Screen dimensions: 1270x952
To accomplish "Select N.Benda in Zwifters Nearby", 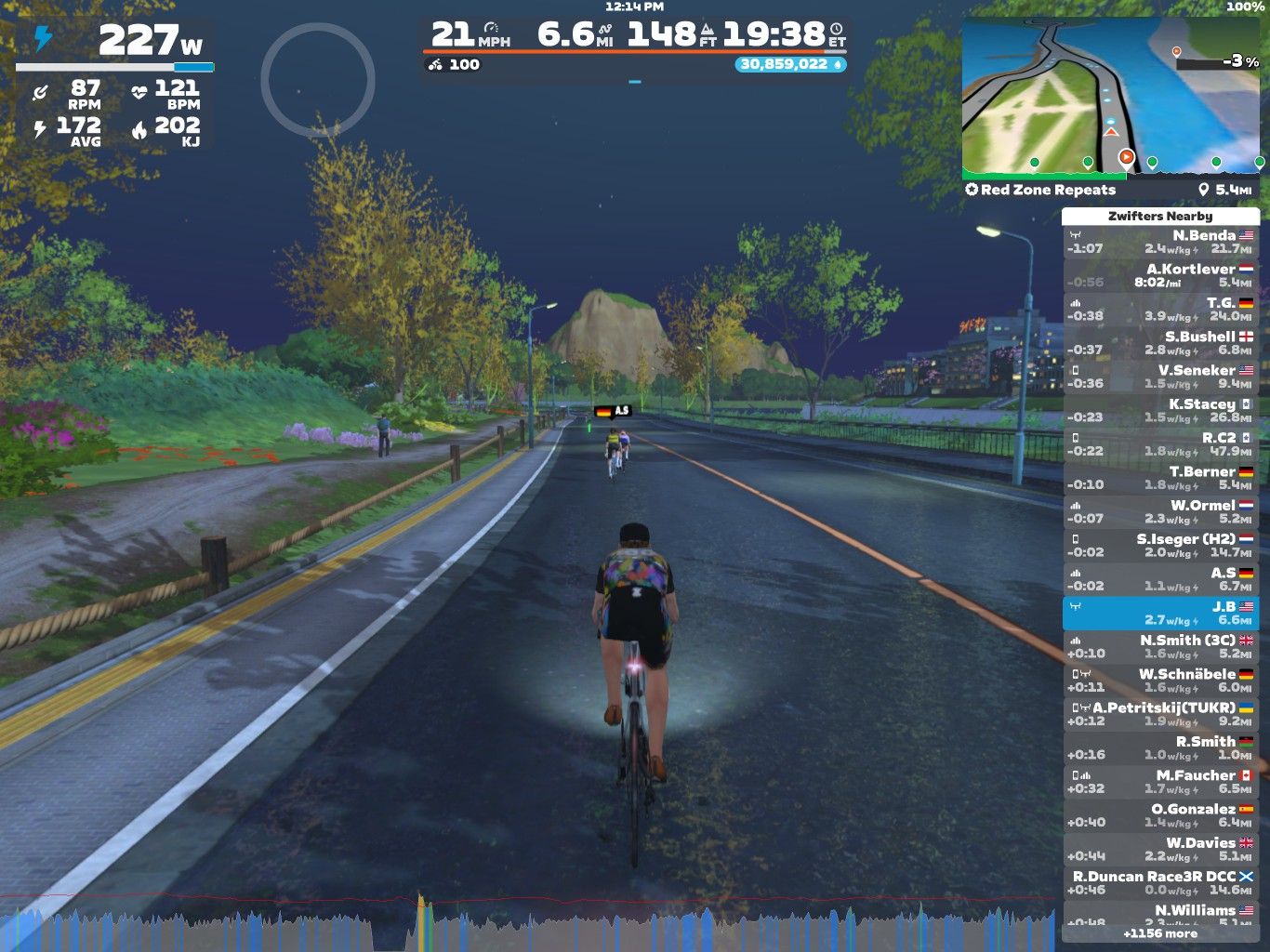I will [1160, 242].
